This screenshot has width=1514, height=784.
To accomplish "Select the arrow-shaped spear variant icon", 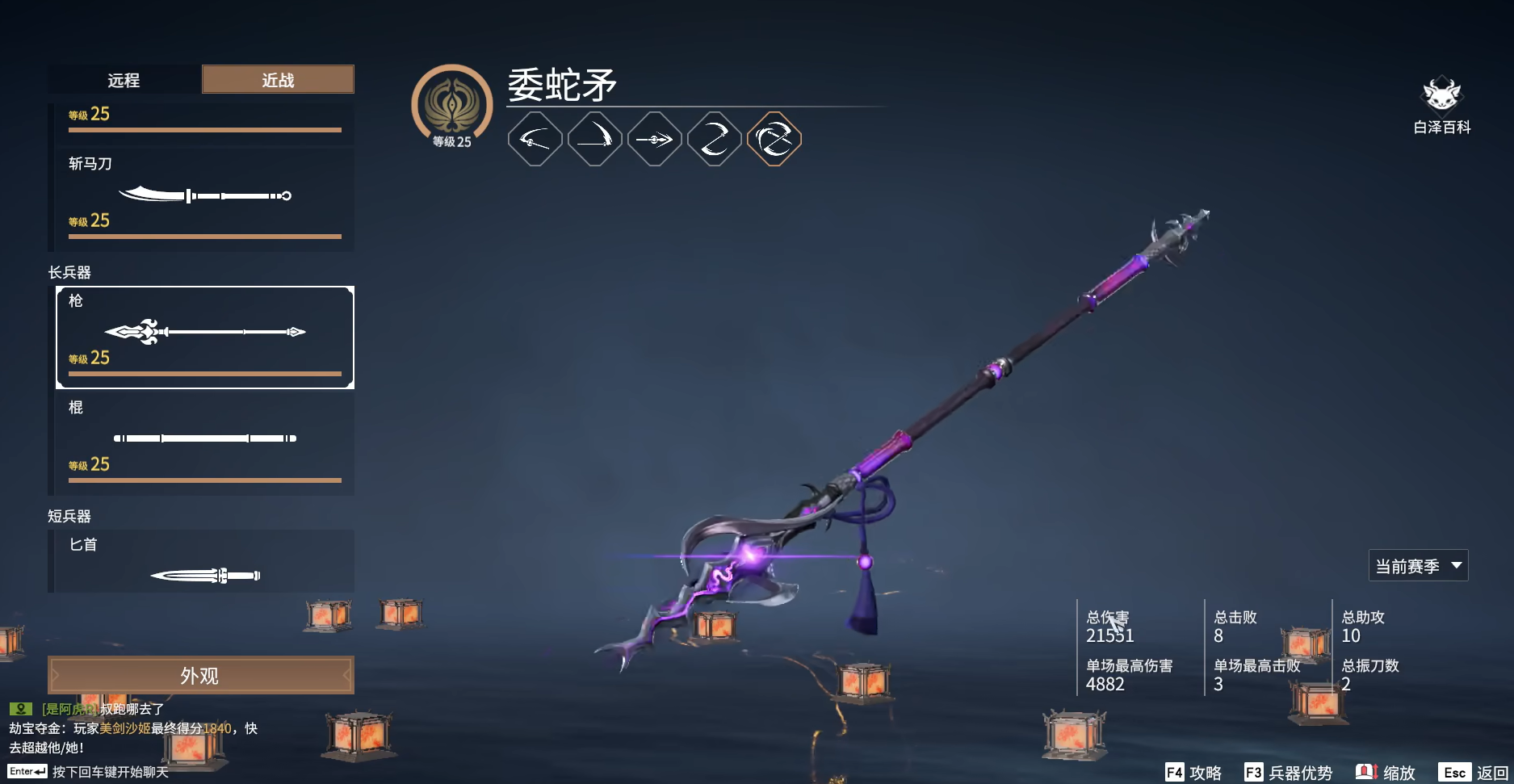I will coord(655,137).
